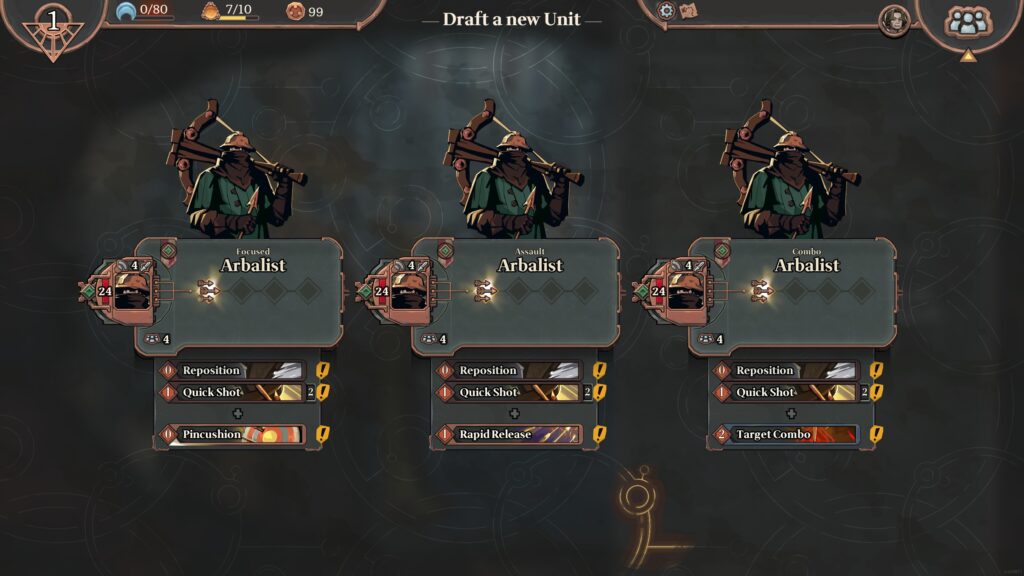Viewport: 1024px width, 576px height.
Task: View Quick Shot card on the Combo Arbalist
Action: (786, 393)
